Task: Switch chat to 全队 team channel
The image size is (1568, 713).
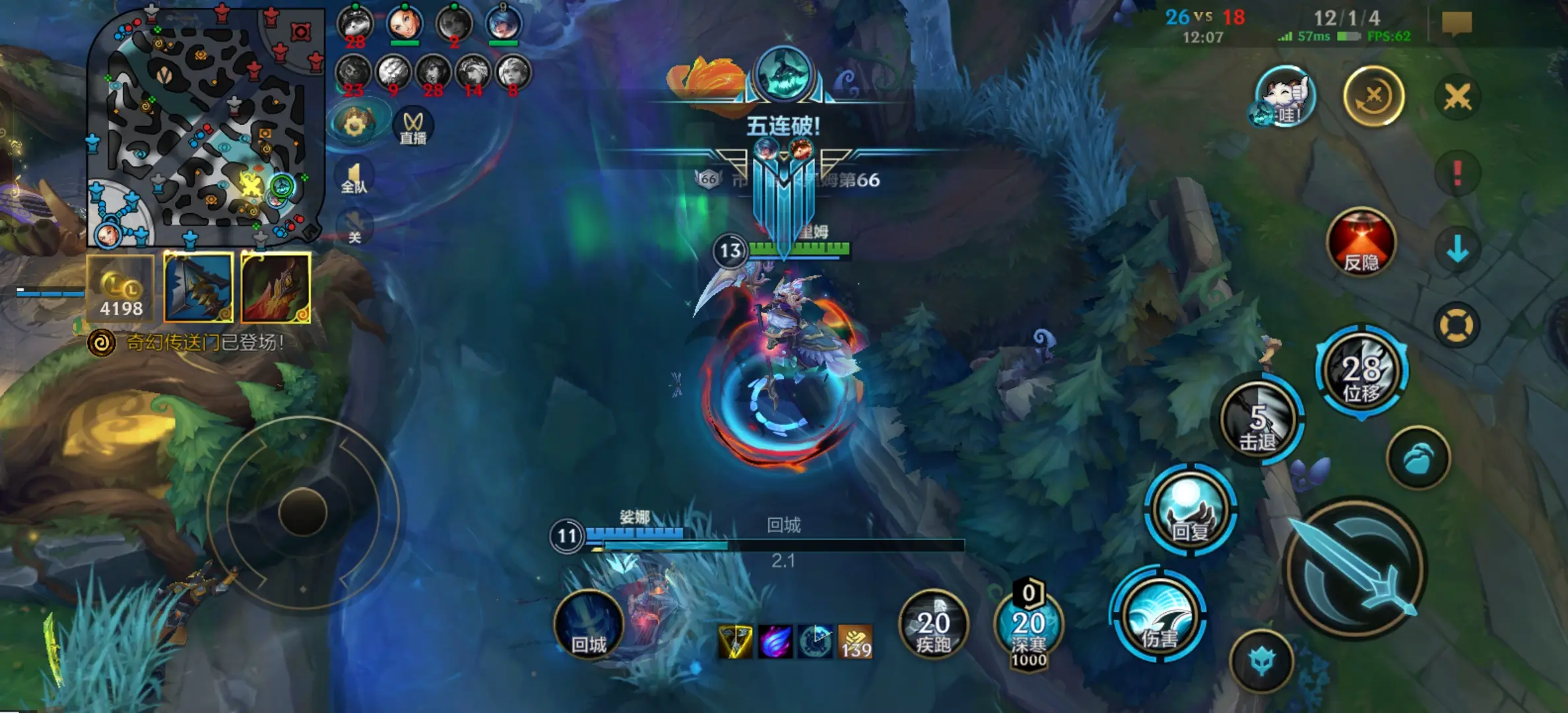Action: point(354,178)
